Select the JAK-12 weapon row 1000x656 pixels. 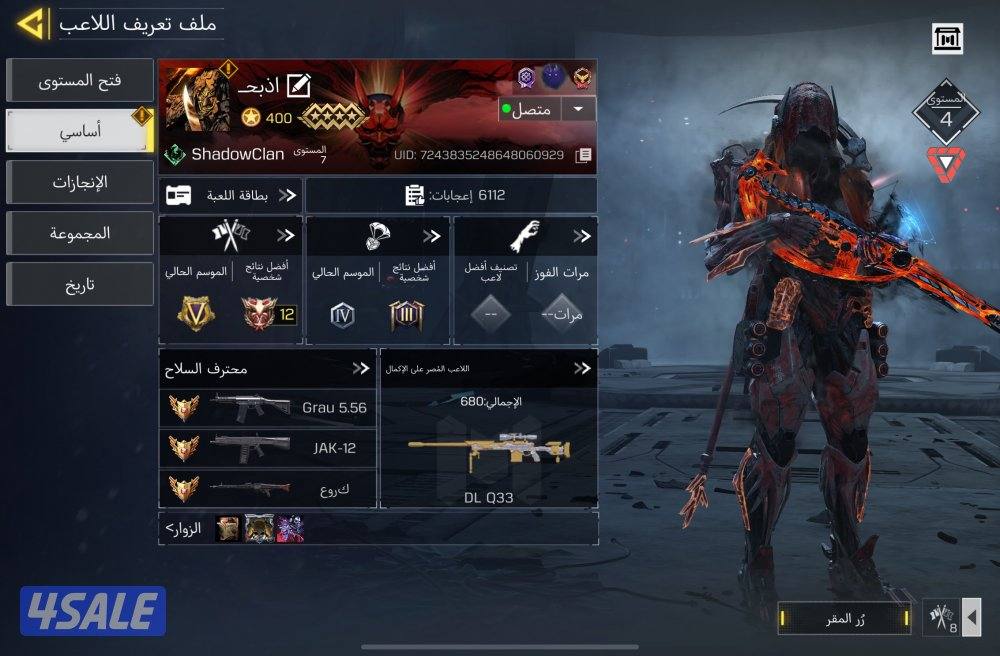pyautogui.click(x=267, y=448)
